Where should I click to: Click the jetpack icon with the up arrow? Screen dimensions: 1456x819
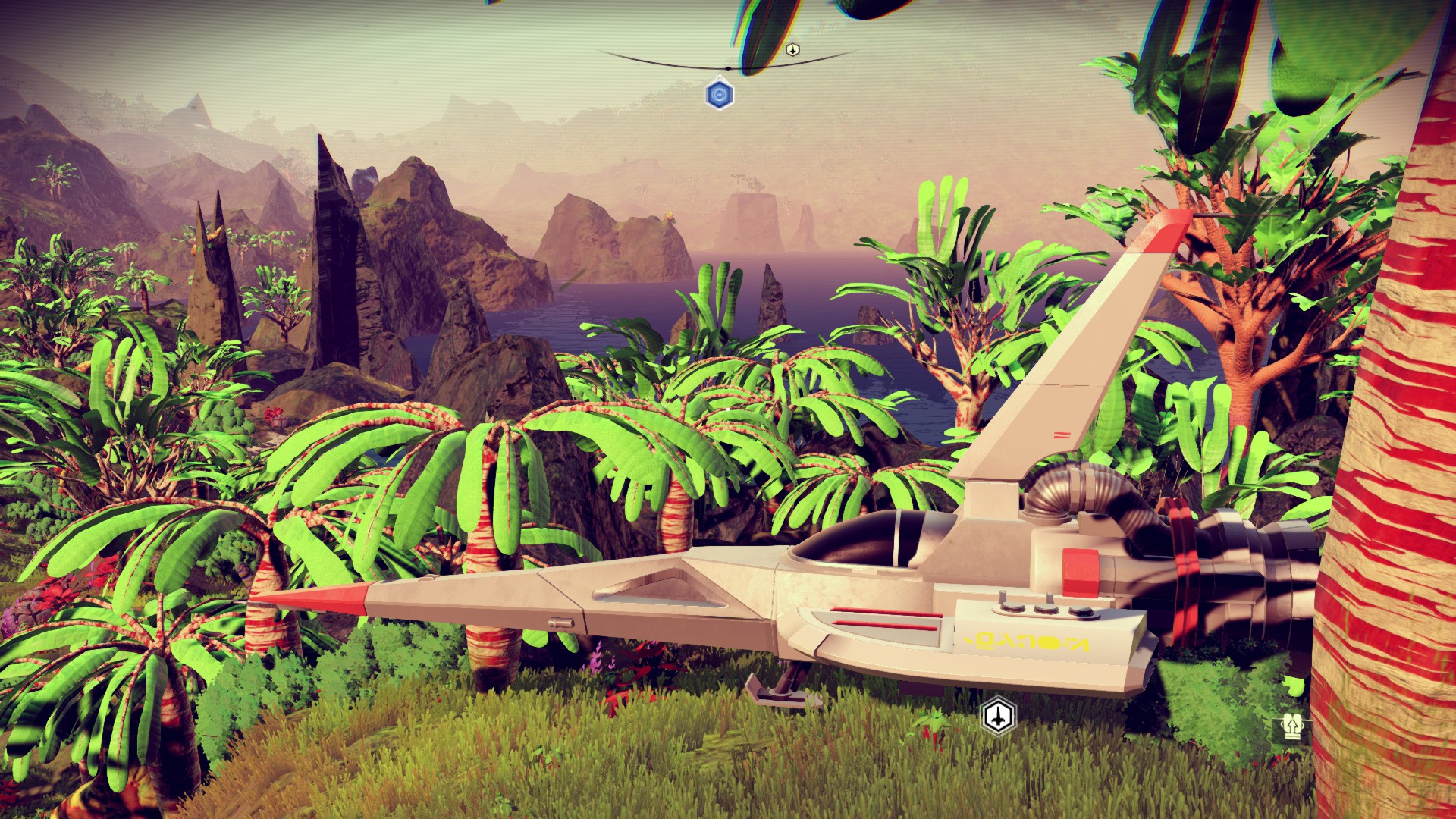click(x=1290, y=729)
